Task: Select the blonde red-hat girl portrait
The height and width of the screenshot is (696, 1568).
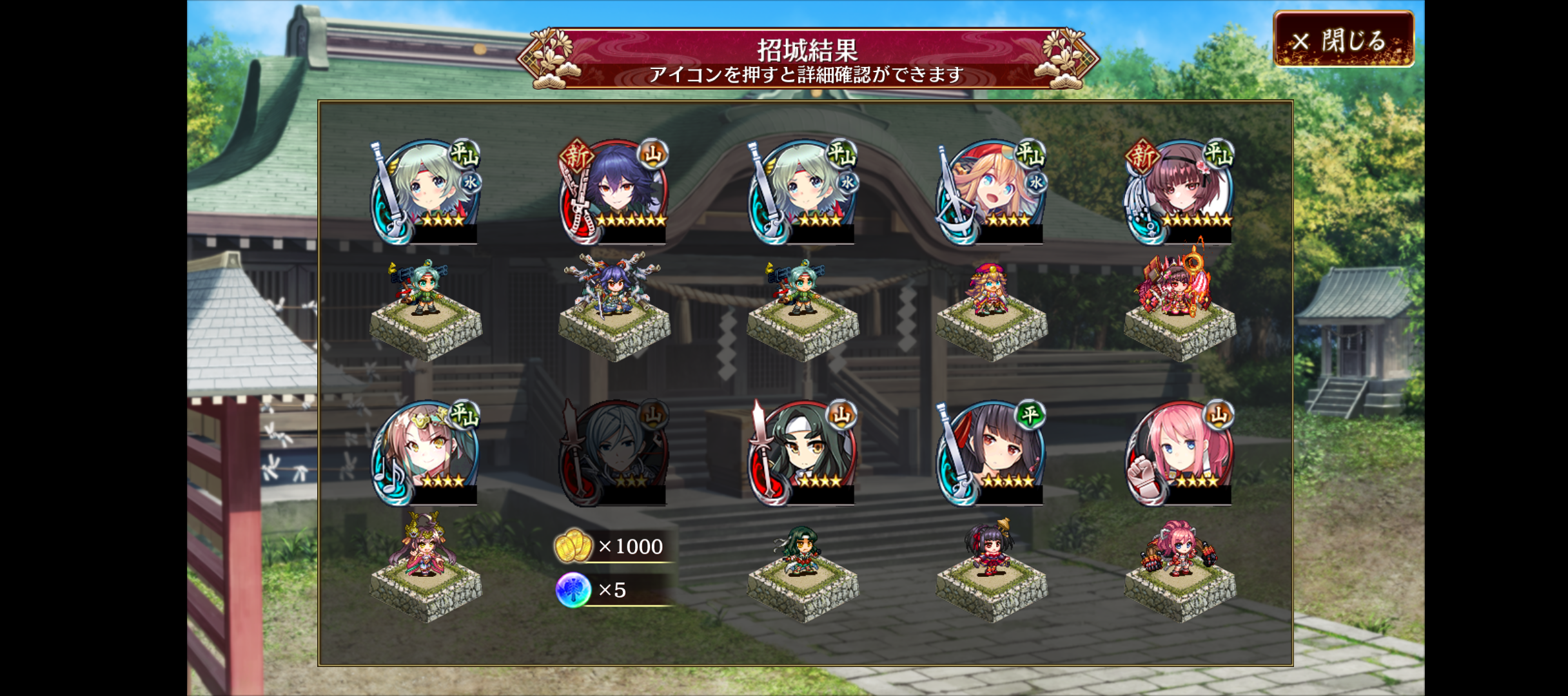Action: 991,191
